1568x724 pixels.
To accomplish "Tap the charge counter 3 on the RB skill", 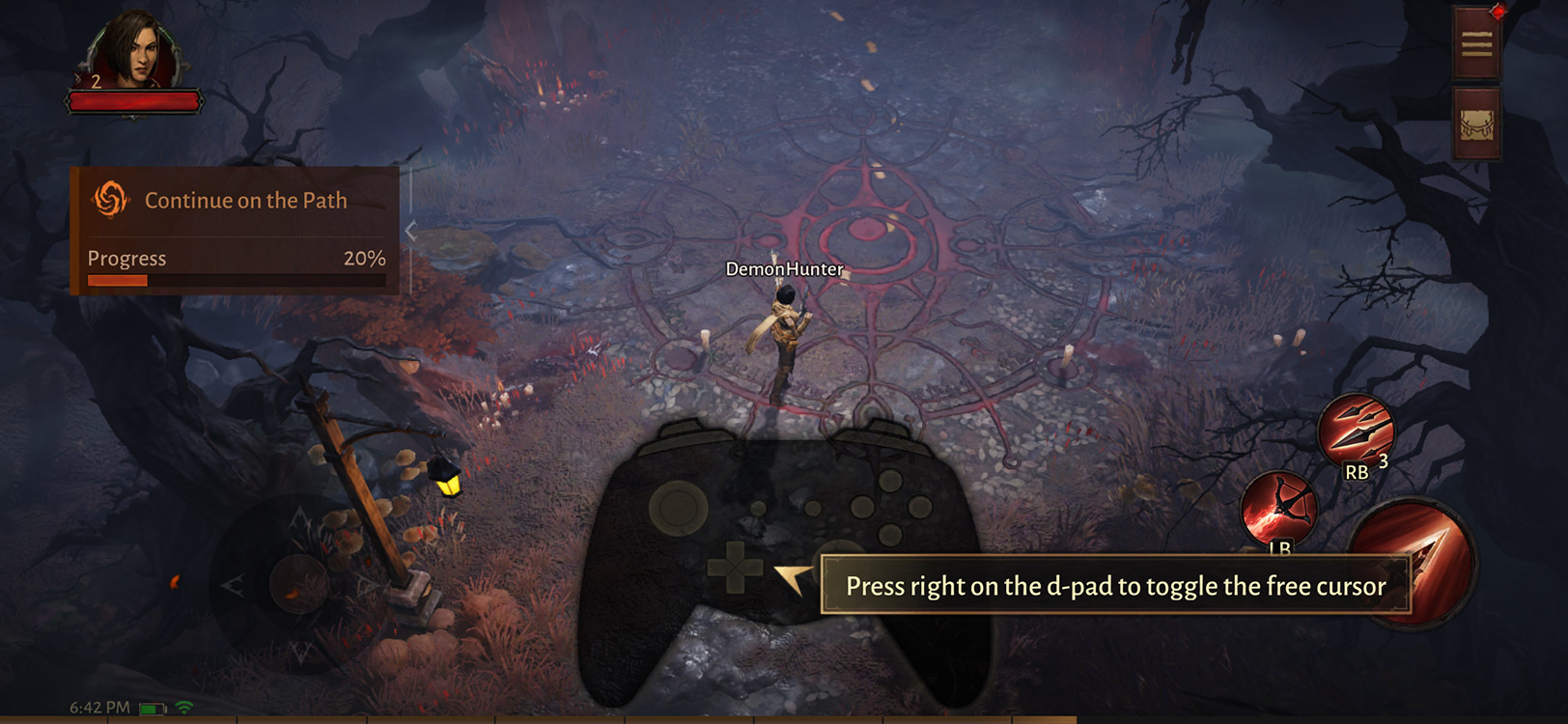I will [x=1382, y=464].
